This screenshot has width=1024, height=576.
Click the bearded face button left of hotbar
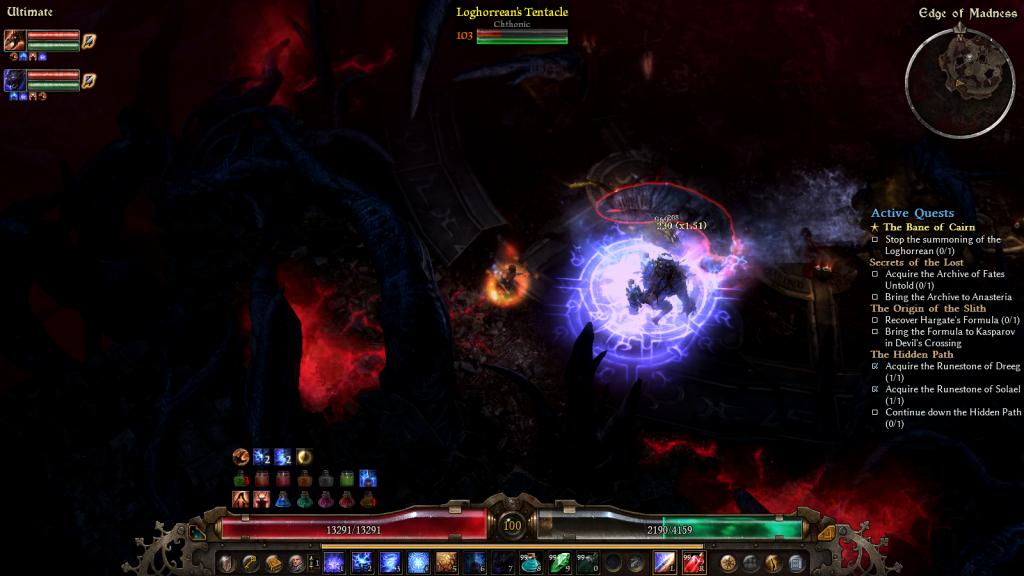coord(296,563)
